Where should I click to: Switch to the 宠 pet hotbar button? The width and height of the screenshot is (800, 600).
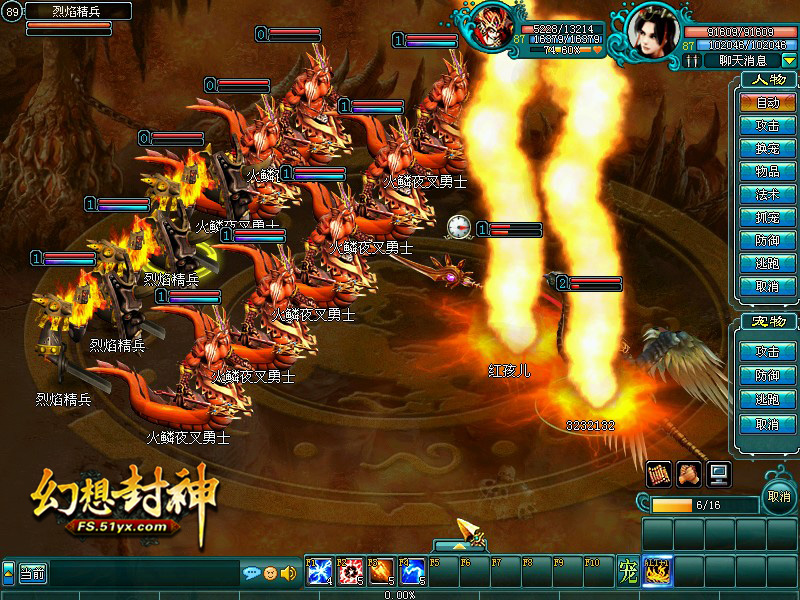[627, 571]
